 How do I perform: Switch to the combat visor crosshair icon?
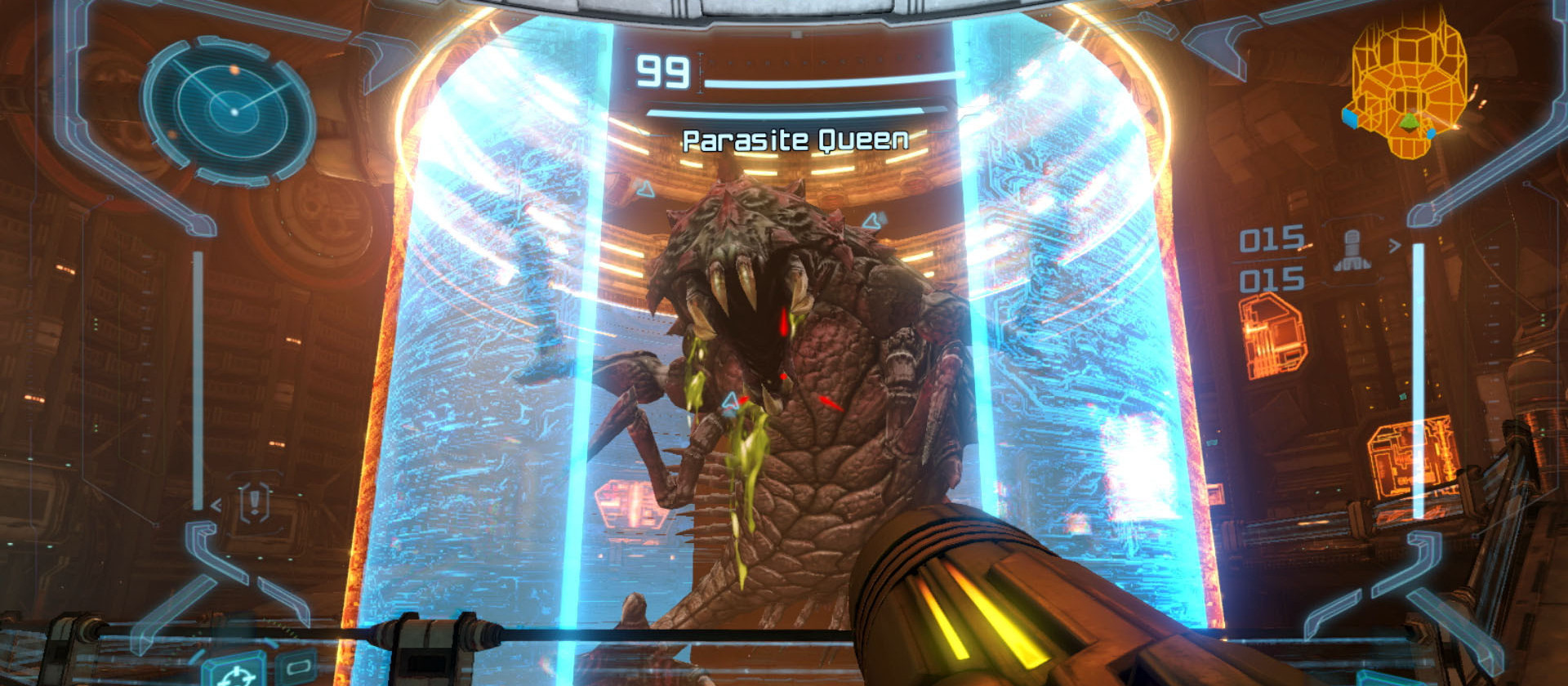[236, 673]
